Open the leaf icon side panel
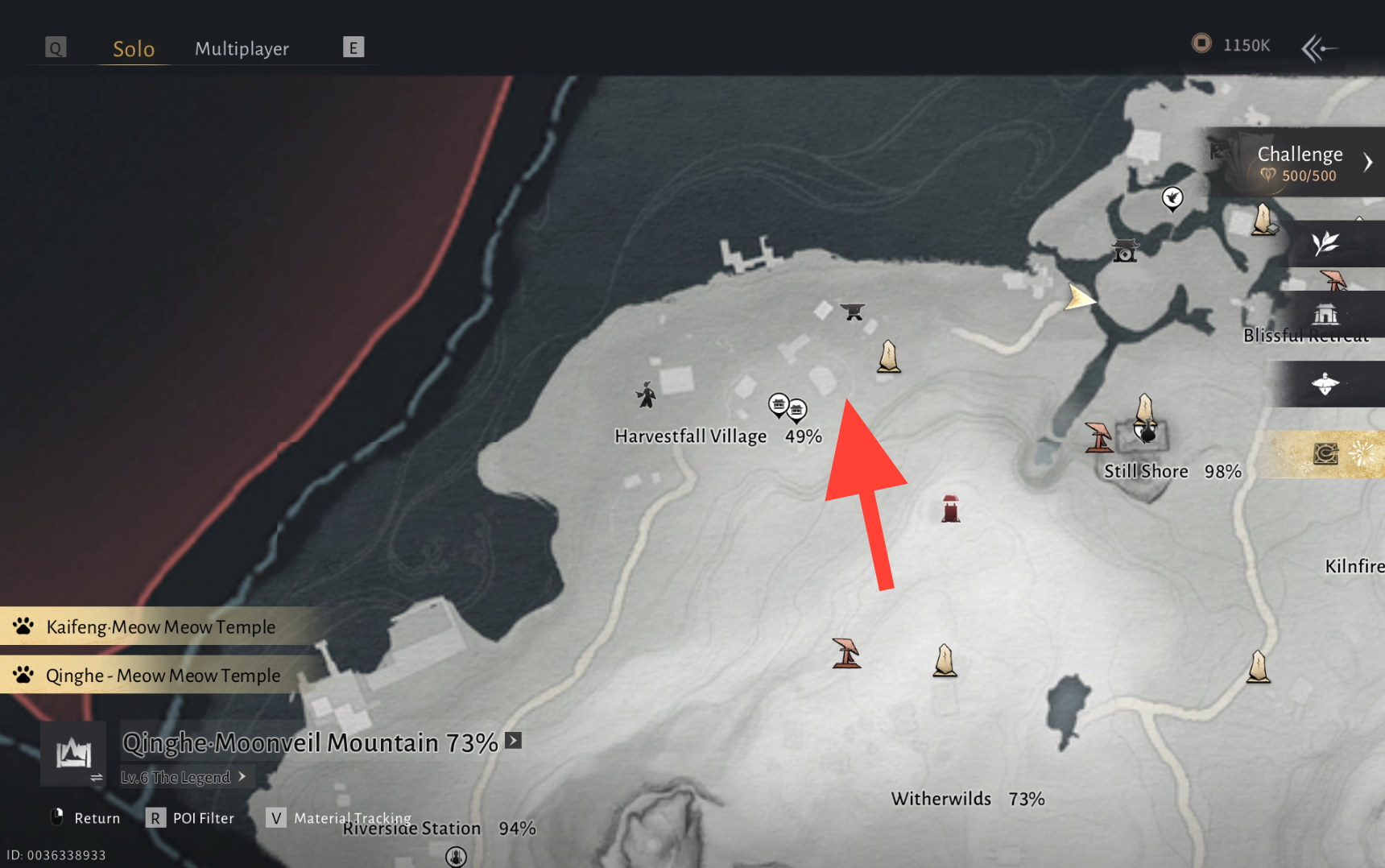This screenshot has width=1385, height=868. pyautogui.click(x=1326, y=243)
